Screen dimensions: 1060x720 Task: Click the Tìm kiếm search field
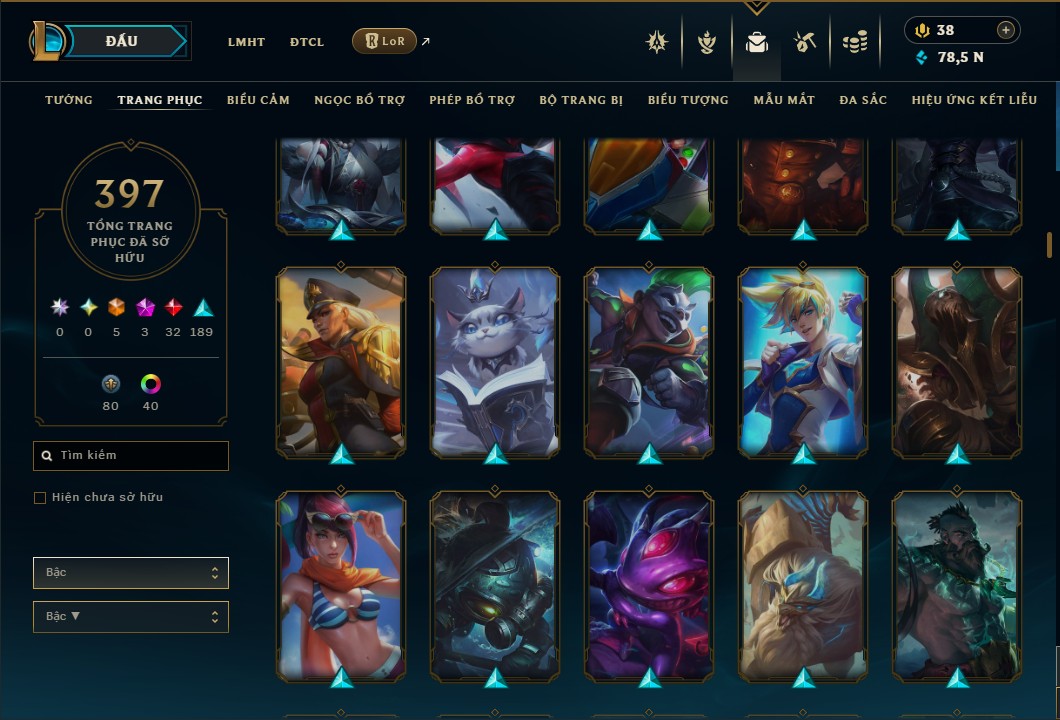[x=131, y=456]
